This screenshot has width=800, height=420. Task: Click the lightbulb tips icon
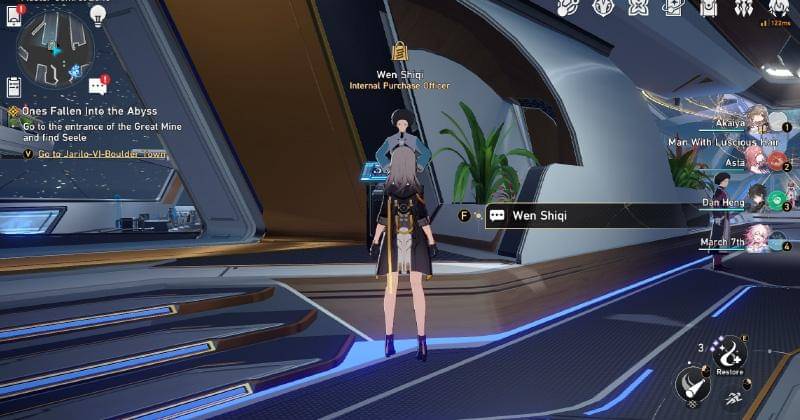click(98, 15)
